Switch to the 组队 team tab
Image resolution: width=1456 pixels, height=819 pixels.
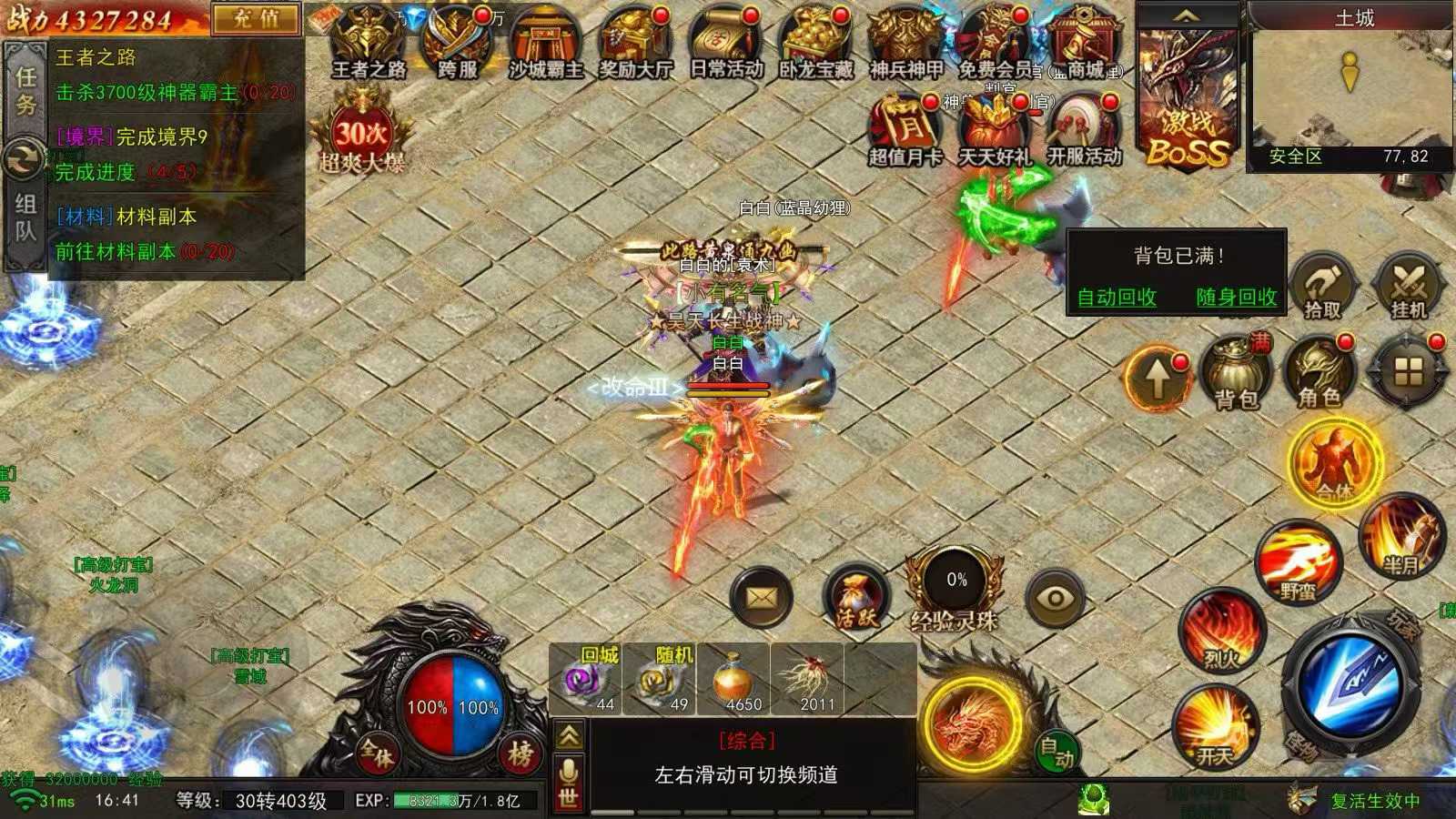pyautogui.click(x=25, y=218)
